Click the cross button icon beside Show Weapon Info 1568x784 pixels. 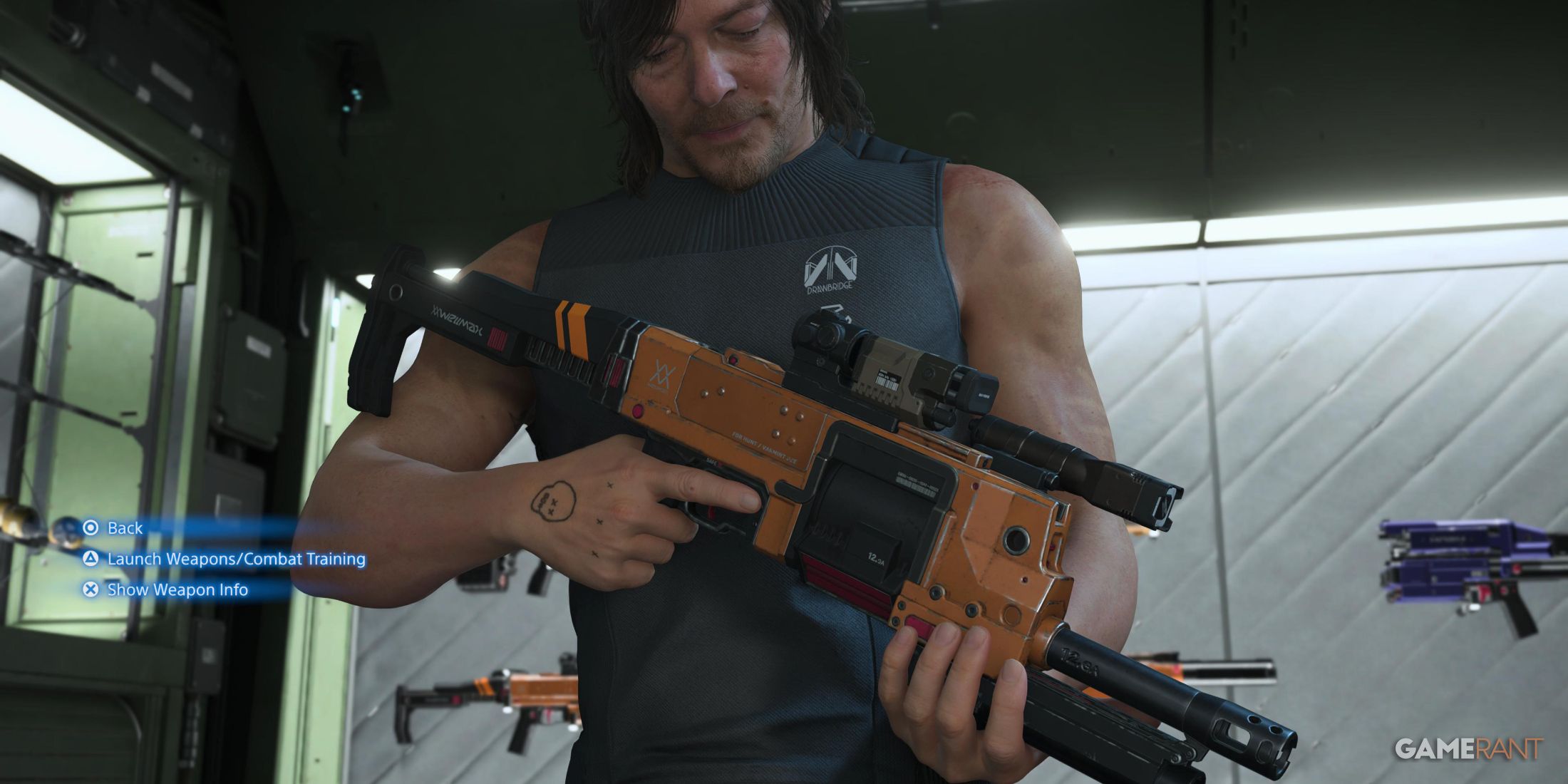pos(91,590)
